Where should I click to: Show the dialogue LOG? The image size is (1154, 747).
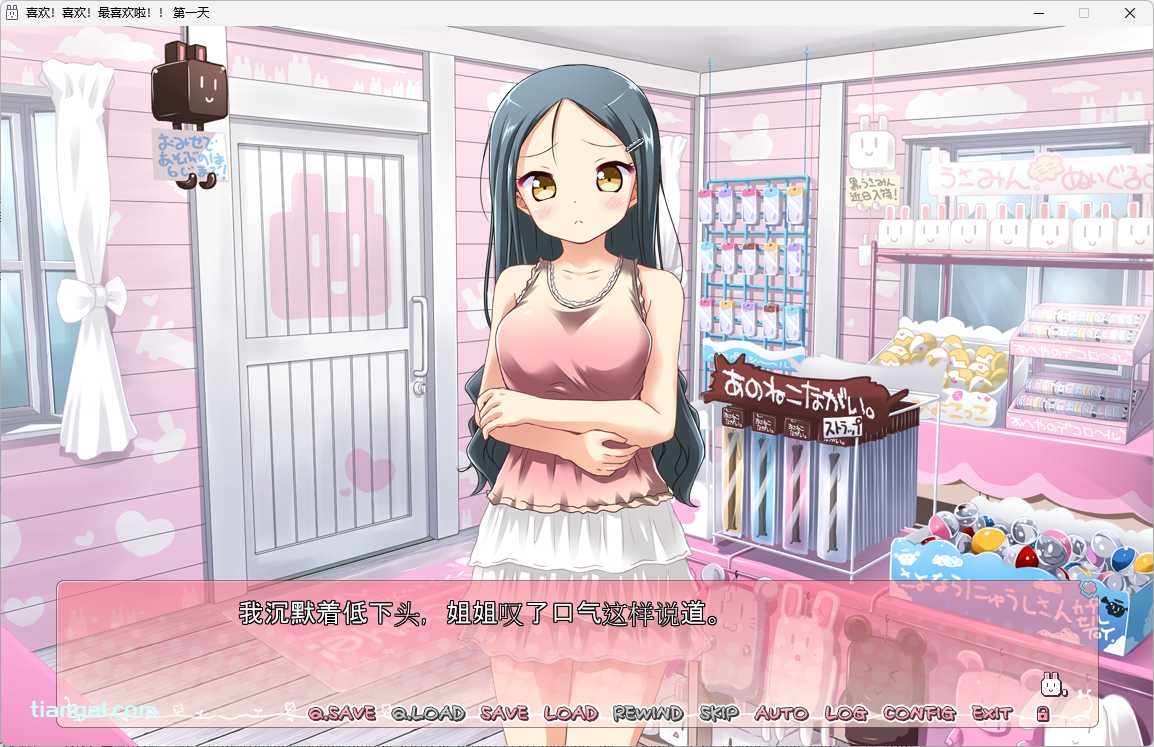(845, 713)
